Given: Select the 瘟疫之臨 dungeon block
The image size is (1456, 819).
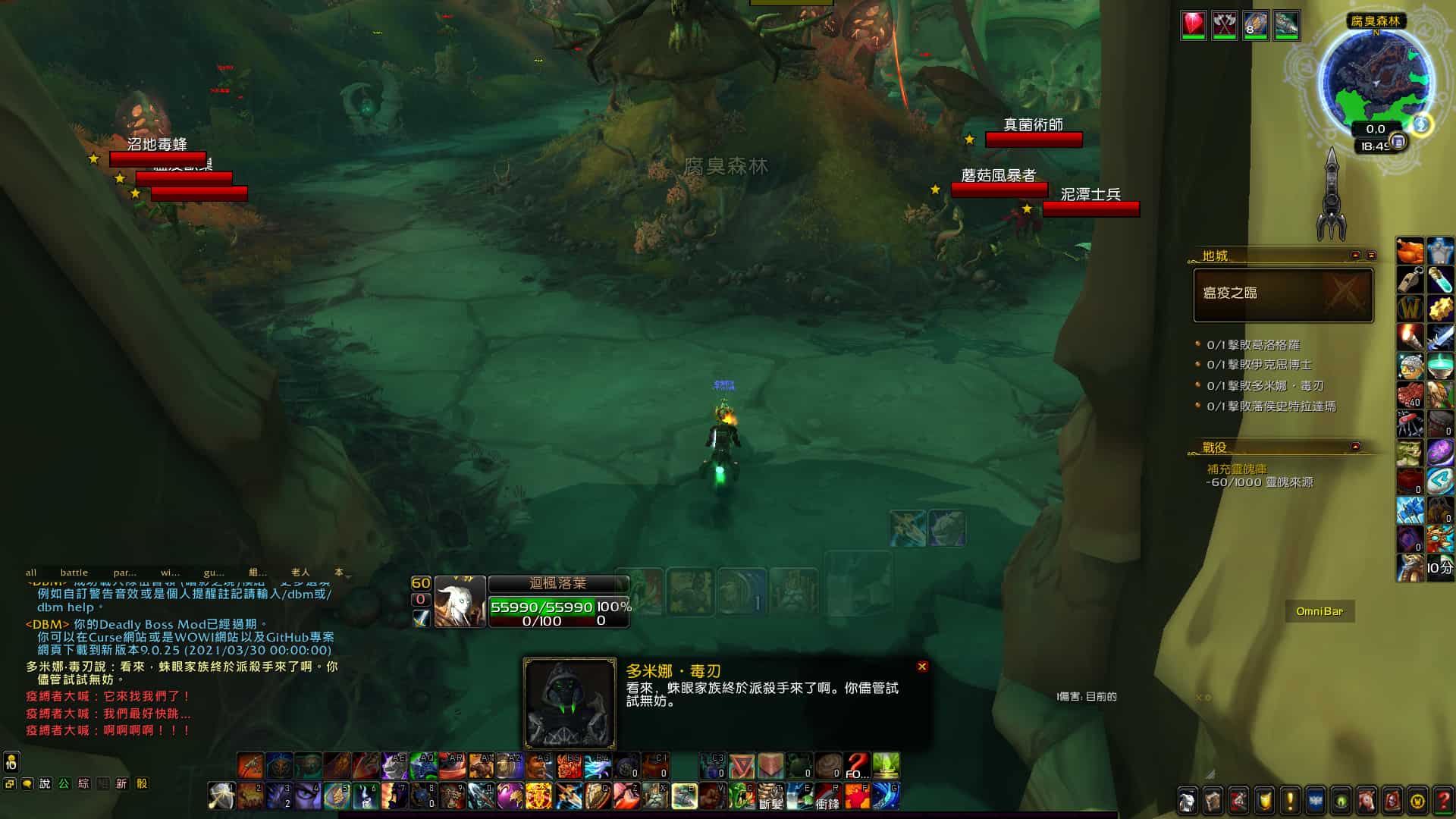Looking at the screenshot, I should click(x=1283, y=295).
